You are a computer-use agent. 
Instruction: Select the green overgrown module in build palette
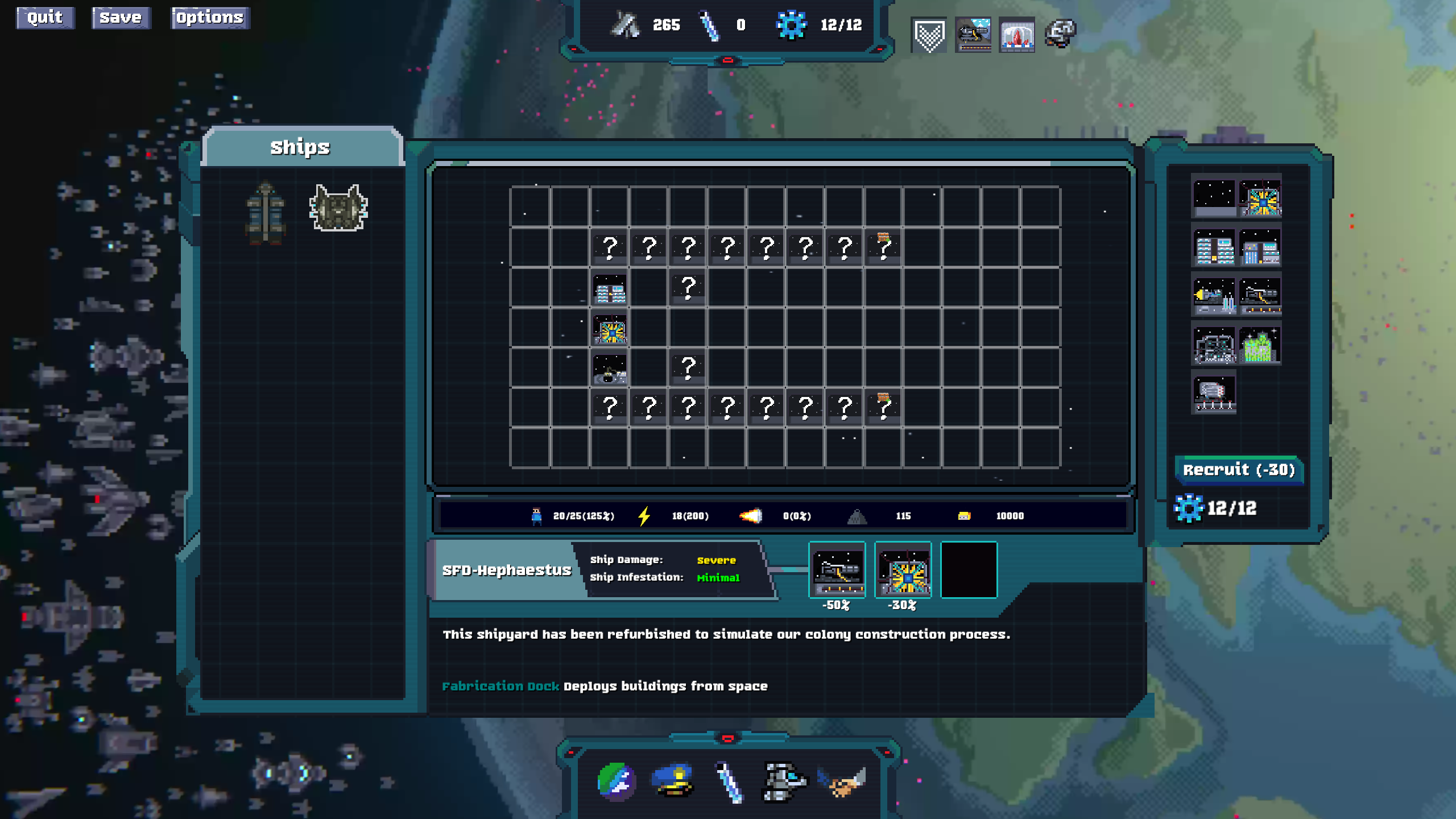(1260, 345)
